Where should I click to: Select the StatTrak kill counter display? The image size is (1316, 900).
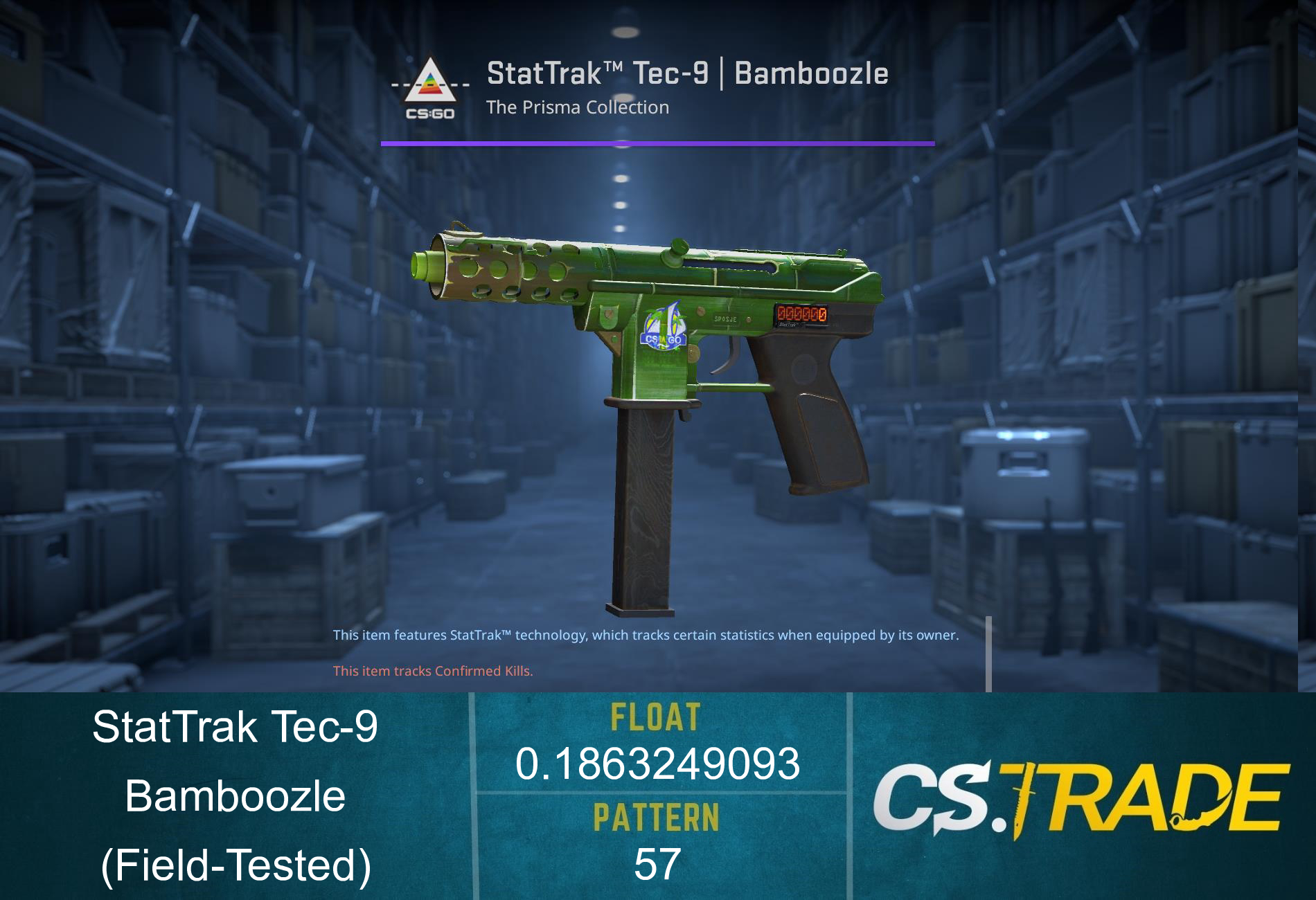(803, 313)
